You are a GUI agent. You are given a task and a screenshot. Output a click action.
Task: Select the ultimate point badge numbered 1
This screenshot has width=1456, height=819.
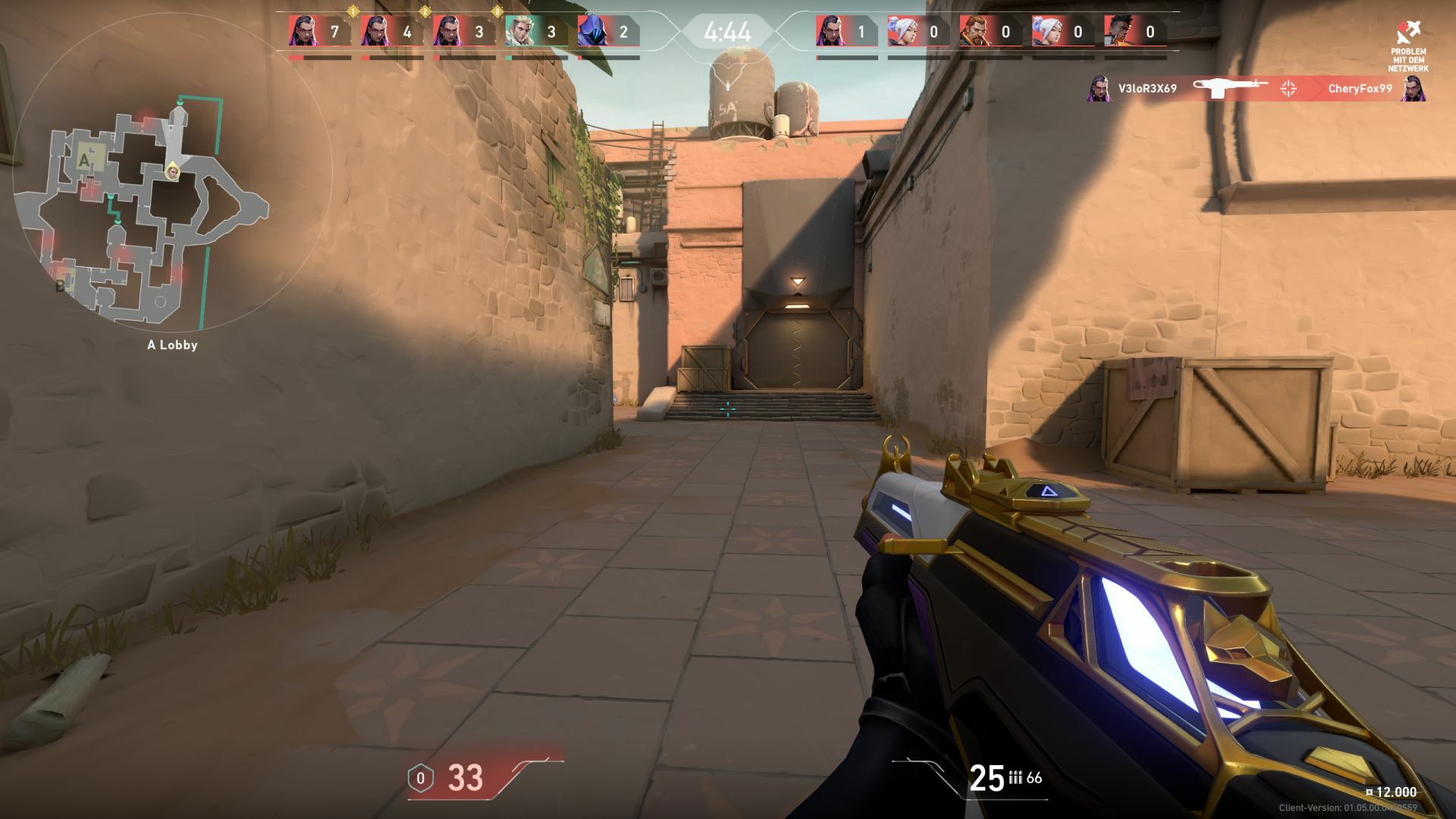pos(354,13)
